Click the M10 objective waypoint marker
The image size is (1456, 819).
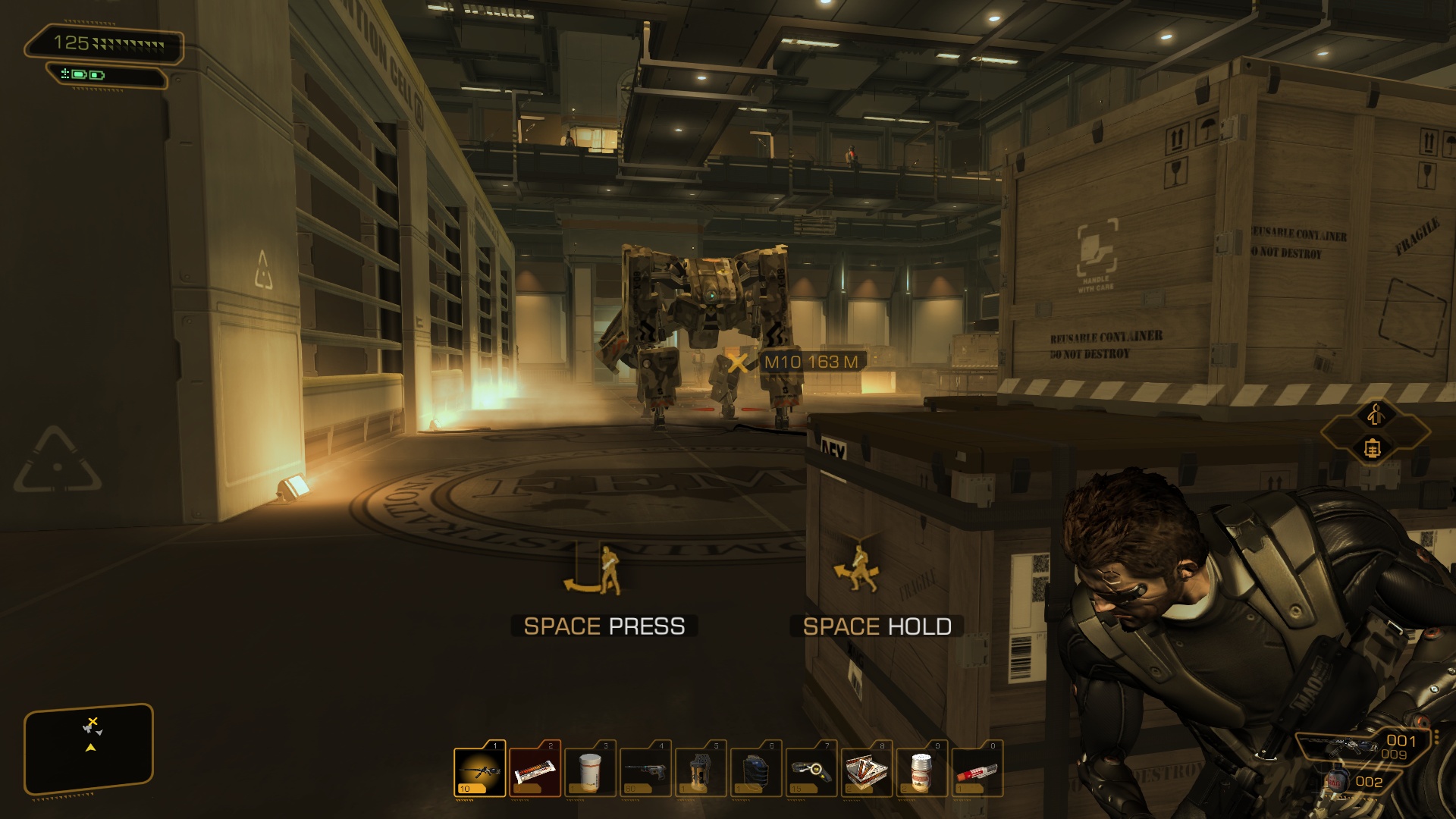(738, 362)
